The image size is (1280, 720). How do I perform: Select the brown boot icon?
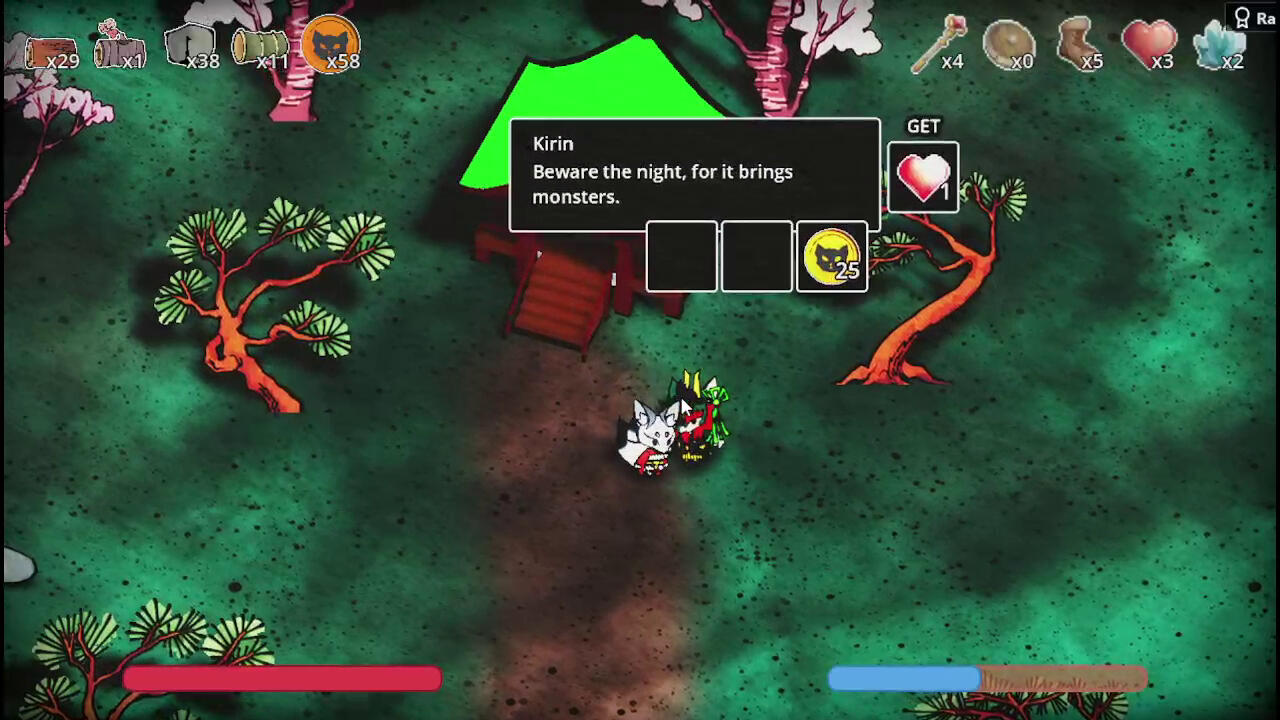tap(1078, 46)
